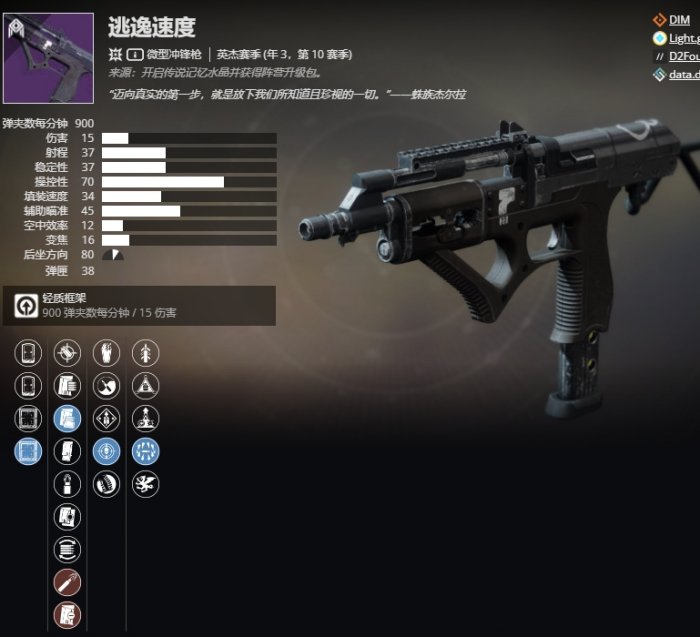Choose the dragonfly trait perk icon
700x637 pixels.
tap(146, 484)
